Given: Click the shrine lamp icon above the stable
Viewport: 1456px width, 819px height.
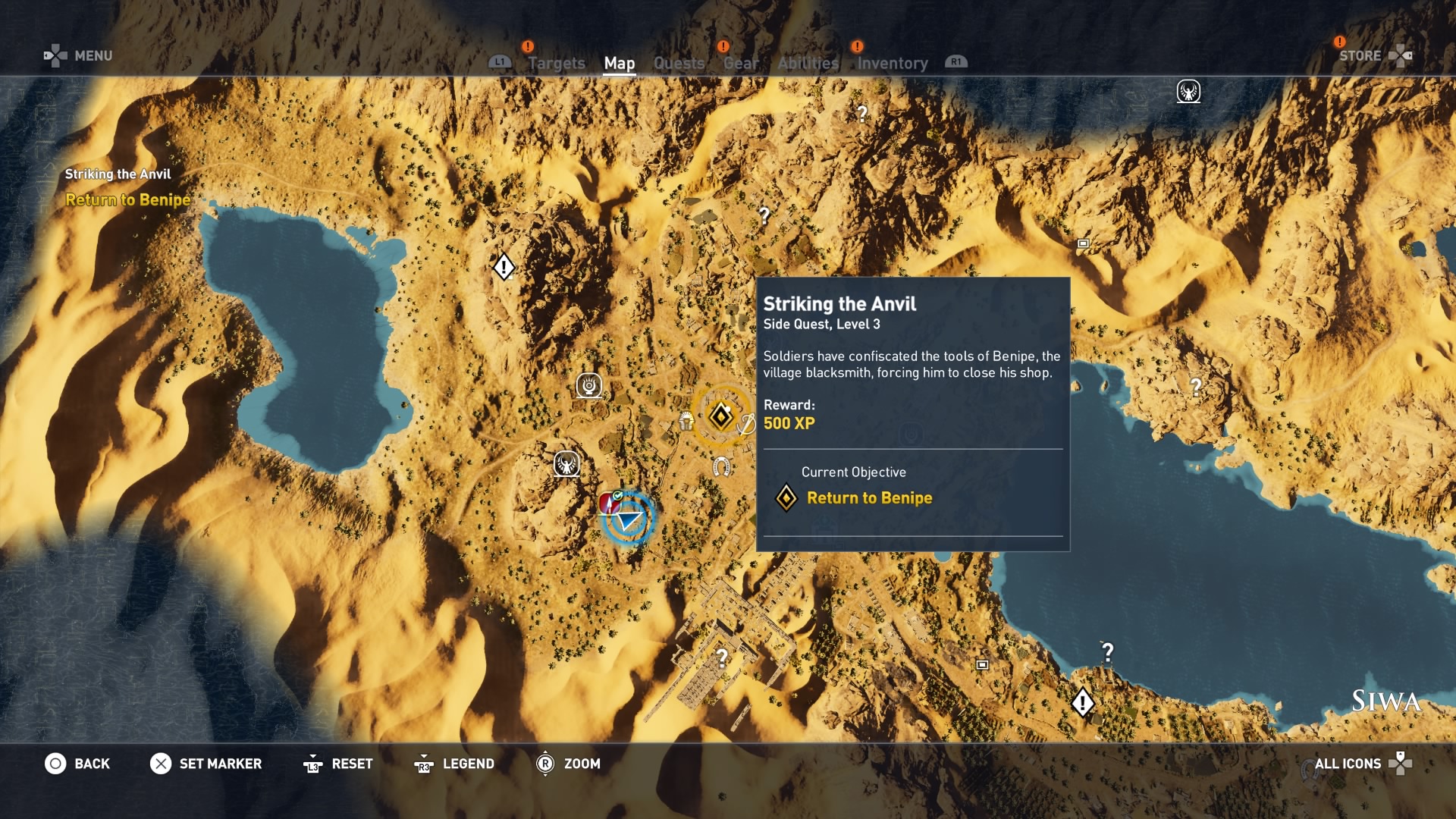Looking at the screenshot, I should click(x=591, y=385).
